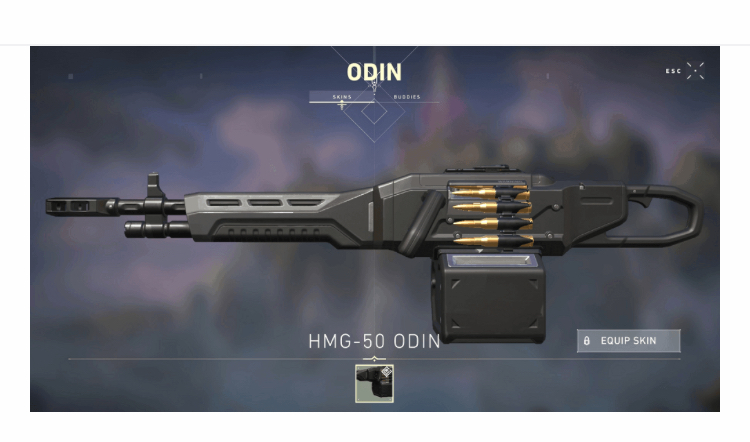The height and width of the screenshot is (442, 750).
Task: Switch to the Skins tab
Action: (x=342, y=97)
